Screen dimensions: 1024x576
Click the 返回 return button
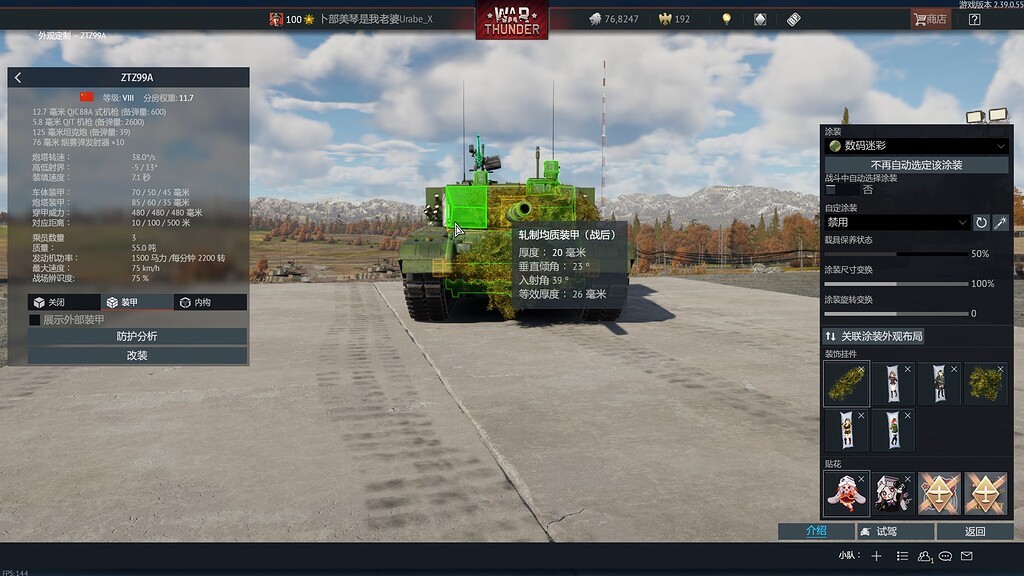[975, 531]
